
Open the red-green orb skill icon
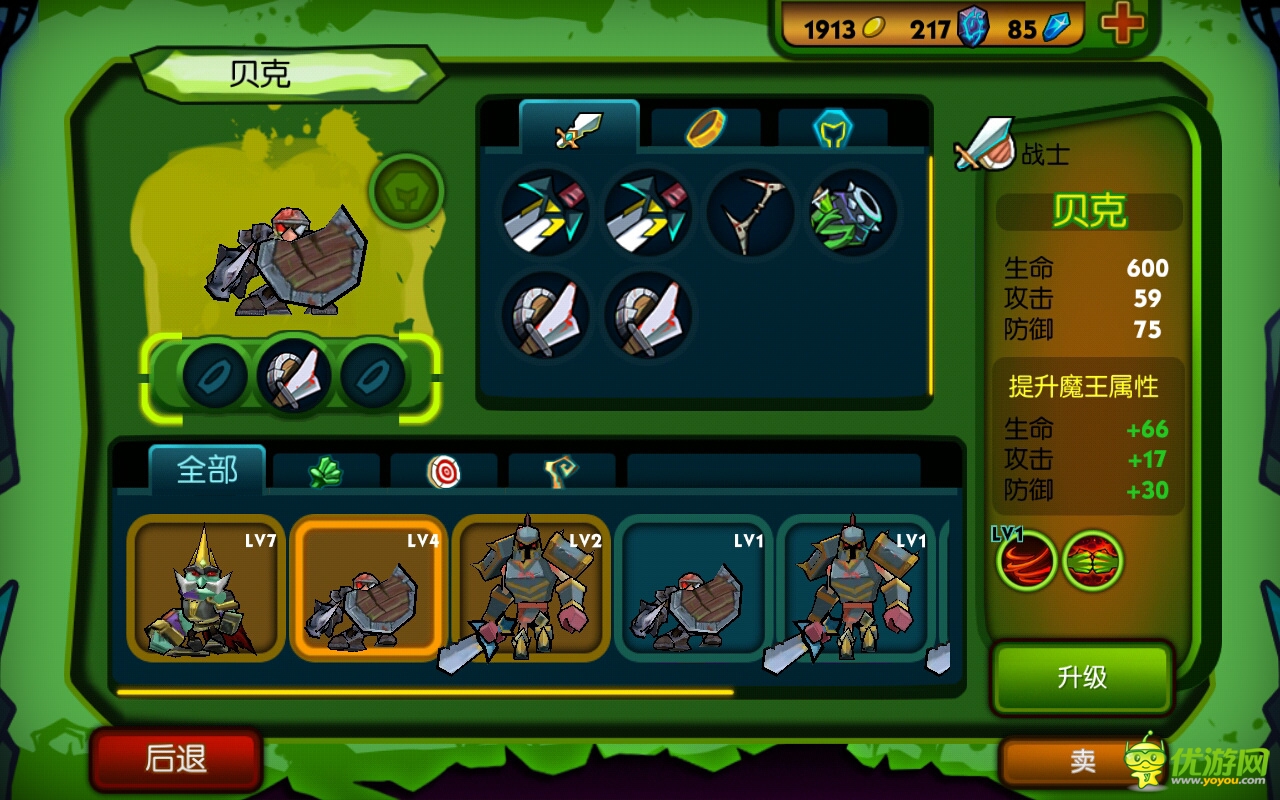point(1092,561)
